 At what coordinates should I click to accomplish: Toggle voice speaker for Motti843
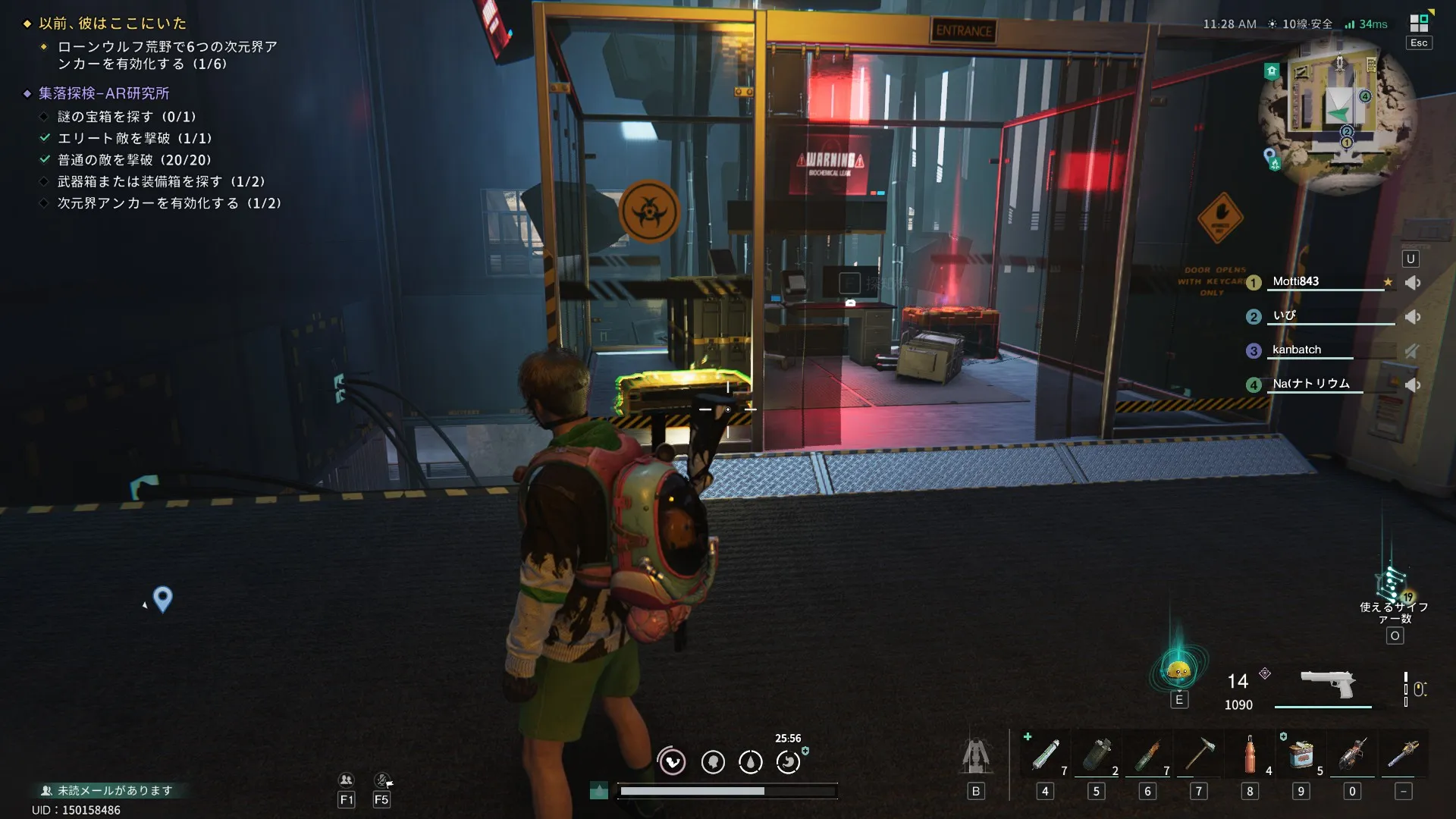click(x=1412, y=283)
